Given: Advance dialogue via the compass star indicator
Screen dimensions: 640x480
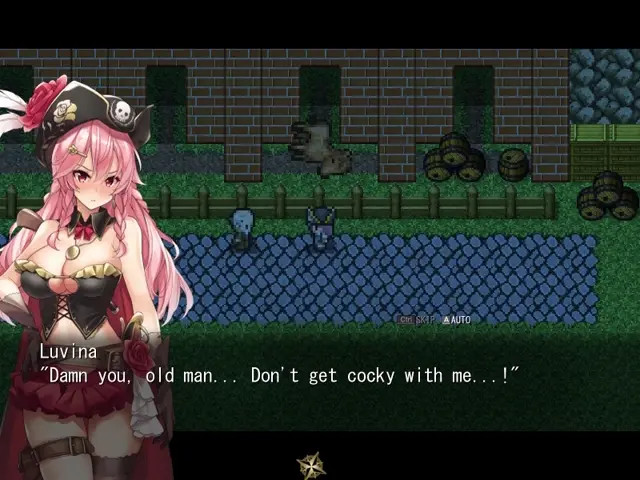Looking at the screenshot, I should (311, 464).
